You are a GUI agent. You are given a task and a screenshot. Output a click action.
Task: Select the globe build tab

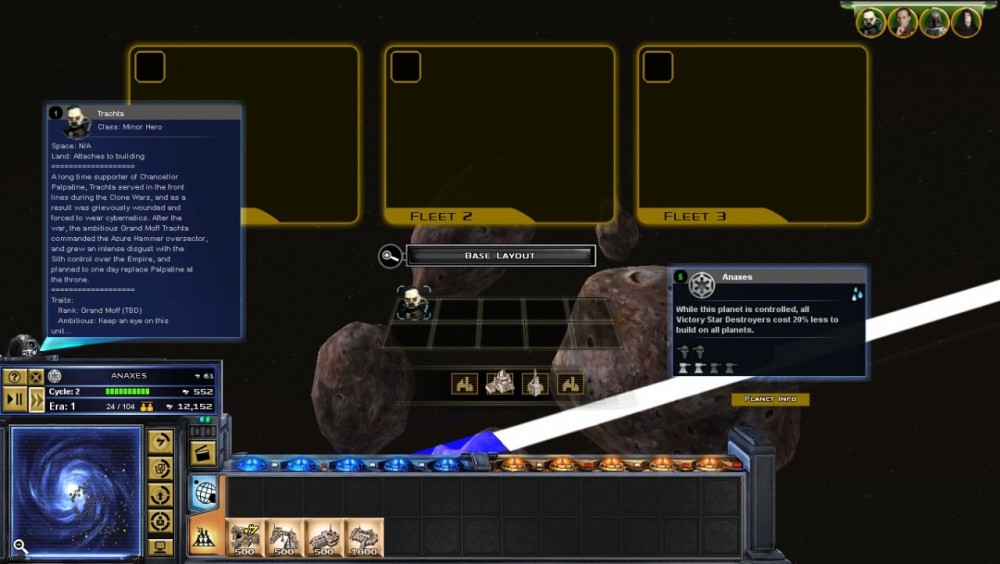pyautogui.click(x=203, y=493)
